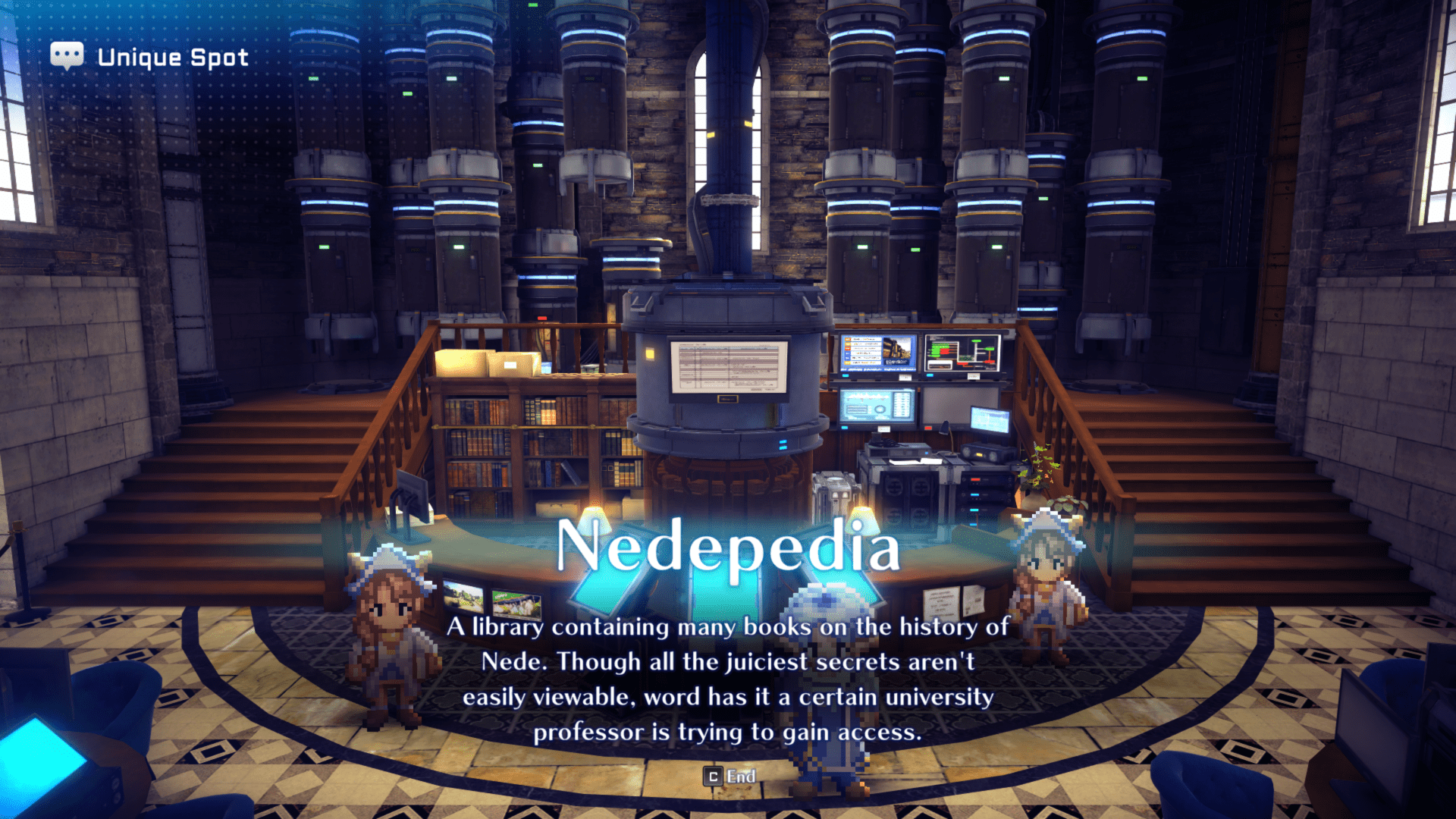Viewport: 1456px width, 819px height.
Task: Select the small desk monitor beside the plant
Action: [990, 419]
